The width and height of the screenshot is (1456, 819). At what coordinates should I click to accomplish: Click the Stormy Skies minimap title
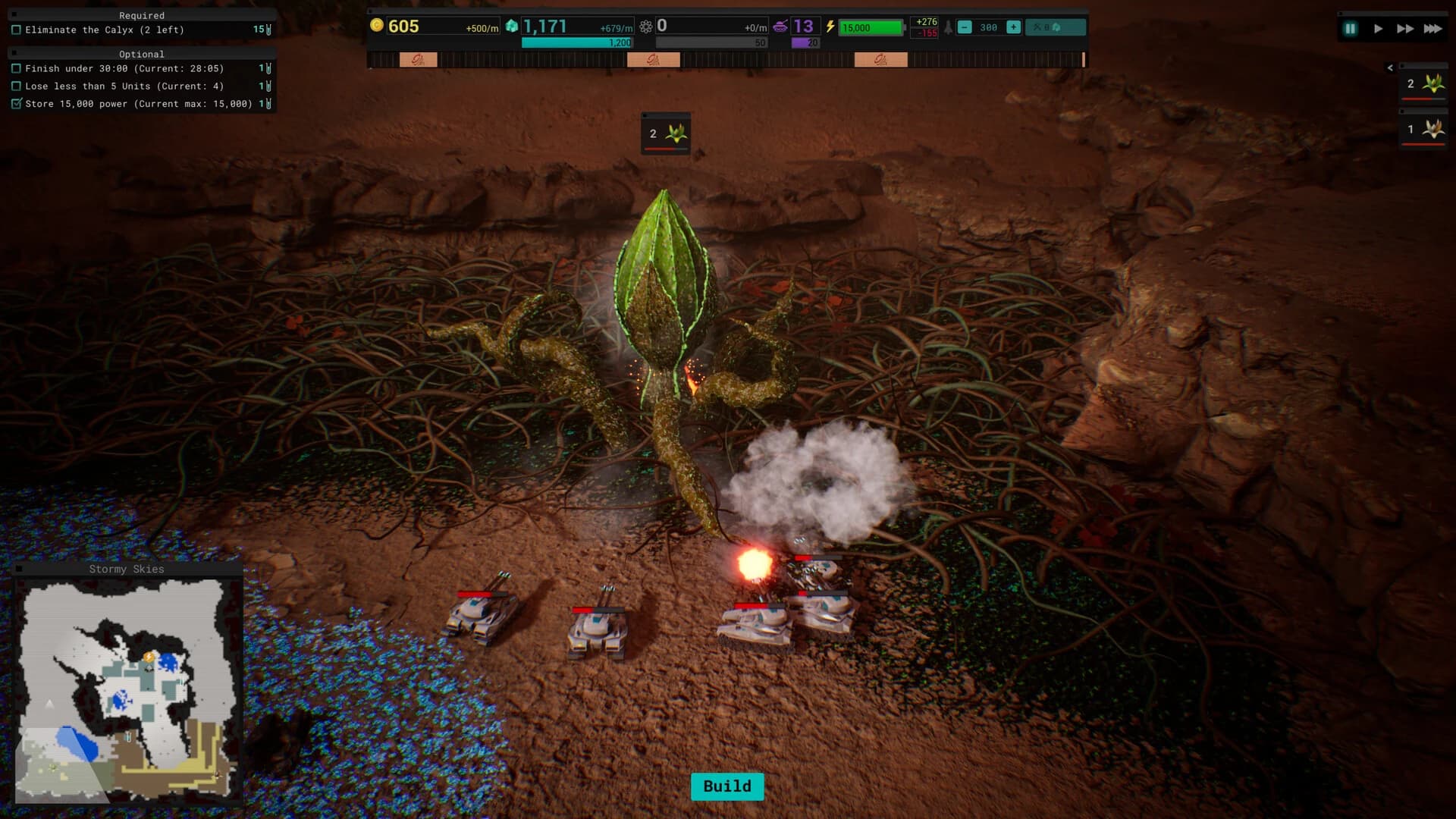point(127,569)
